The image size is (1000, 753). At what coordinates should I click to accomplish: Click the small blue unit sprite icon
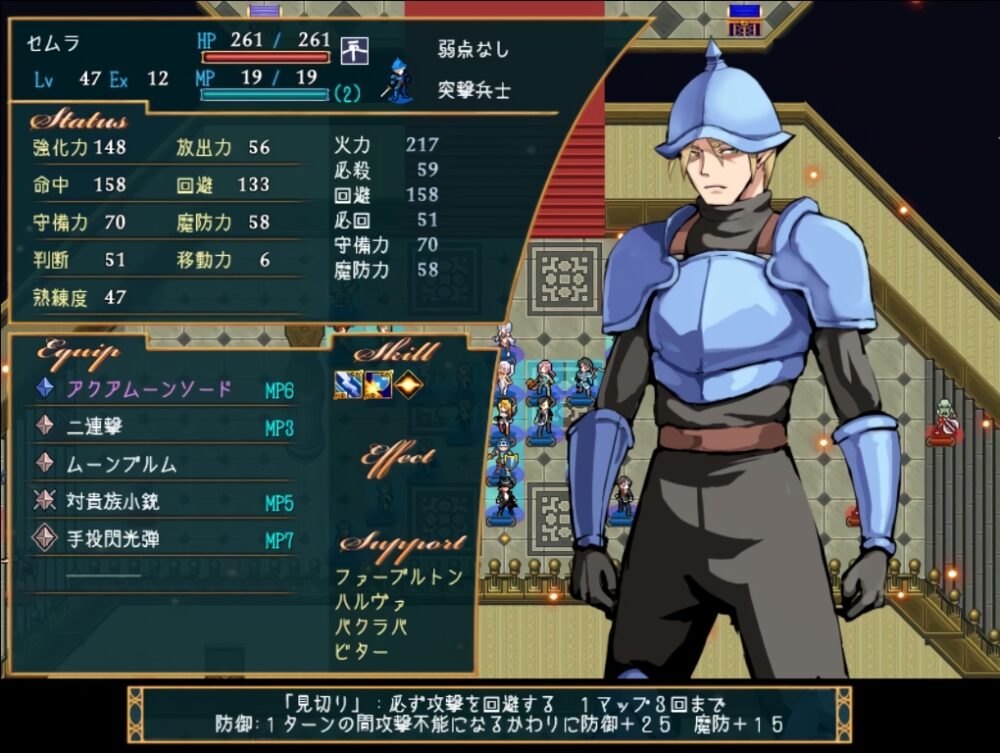(398, 81)
